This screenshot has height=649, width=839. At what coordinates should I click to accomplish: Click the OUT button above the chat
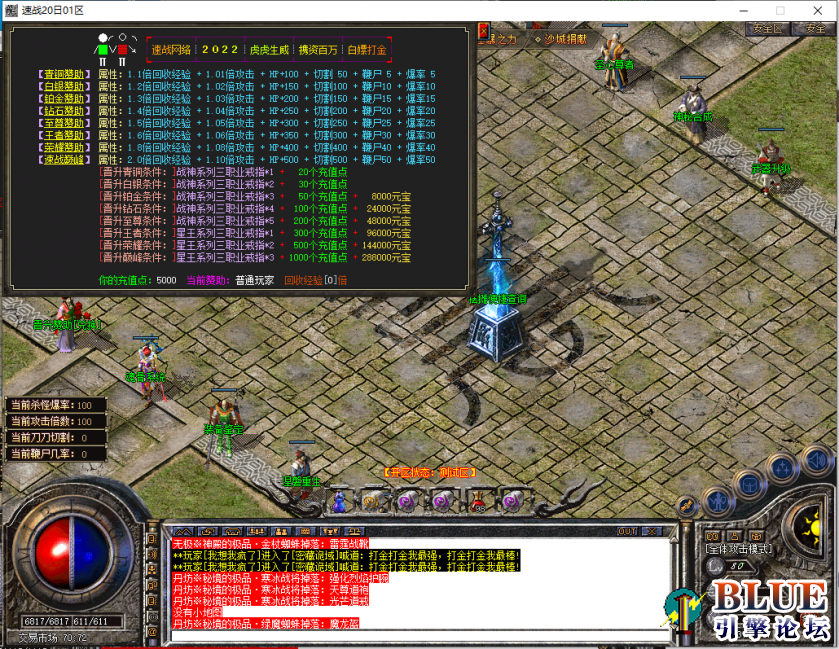pyautogui.click(x=628, y=531)
